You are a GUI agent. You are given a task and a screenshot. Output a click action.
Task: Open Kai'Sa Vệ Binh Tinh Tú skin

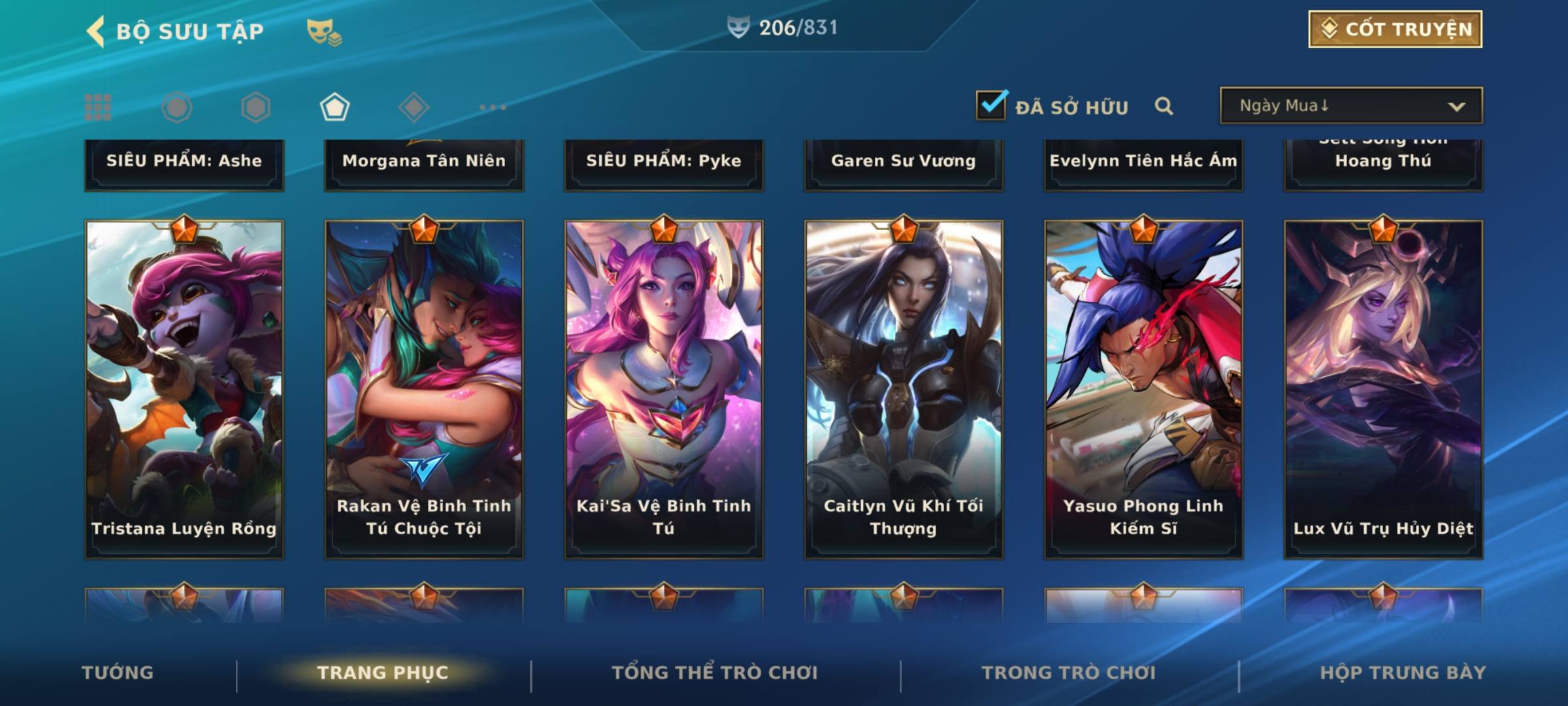pos(664,389)
